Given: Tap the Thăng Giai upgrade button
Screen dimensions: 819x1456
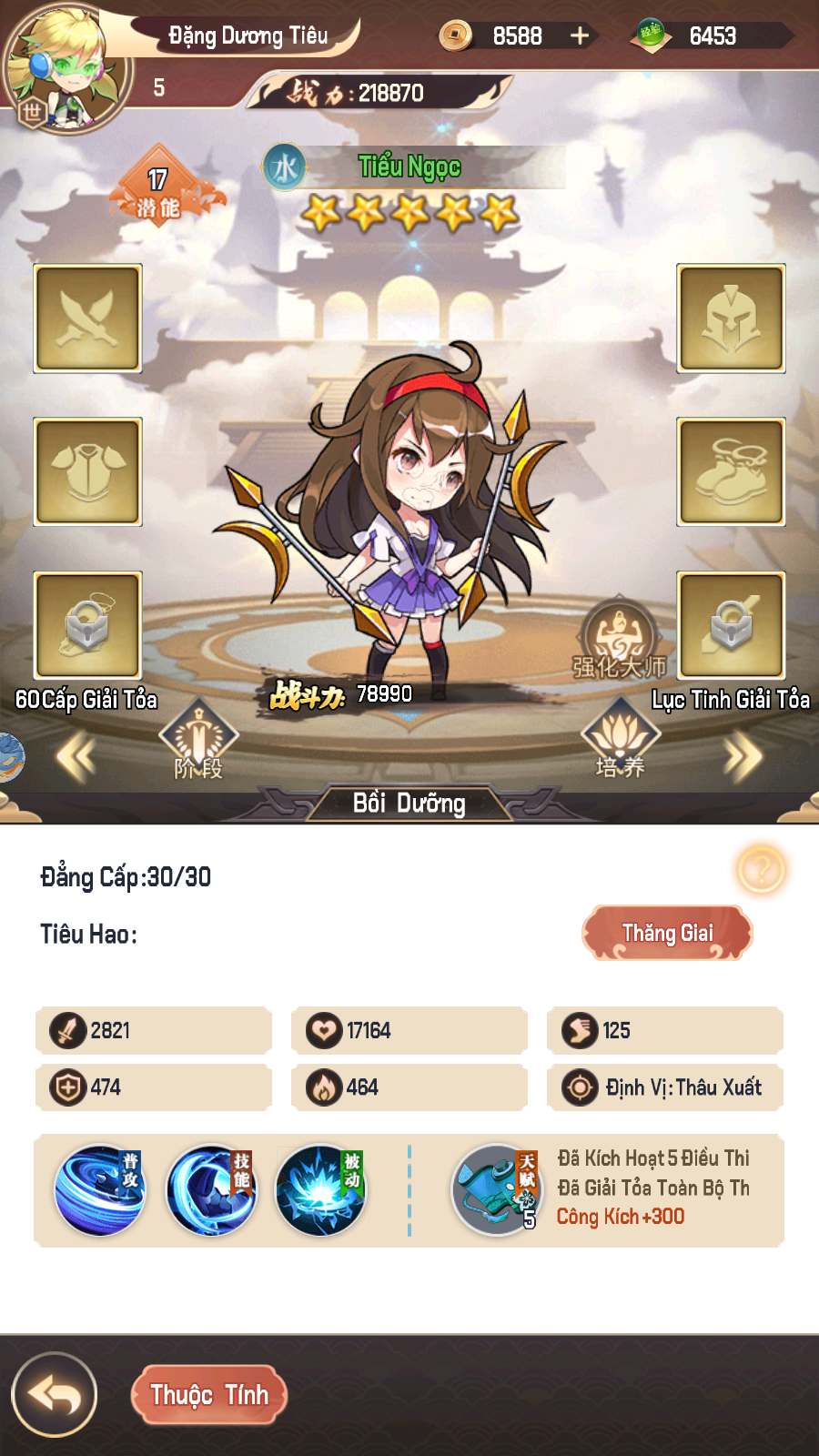Looking at the screenshot, I should [667, 933].
